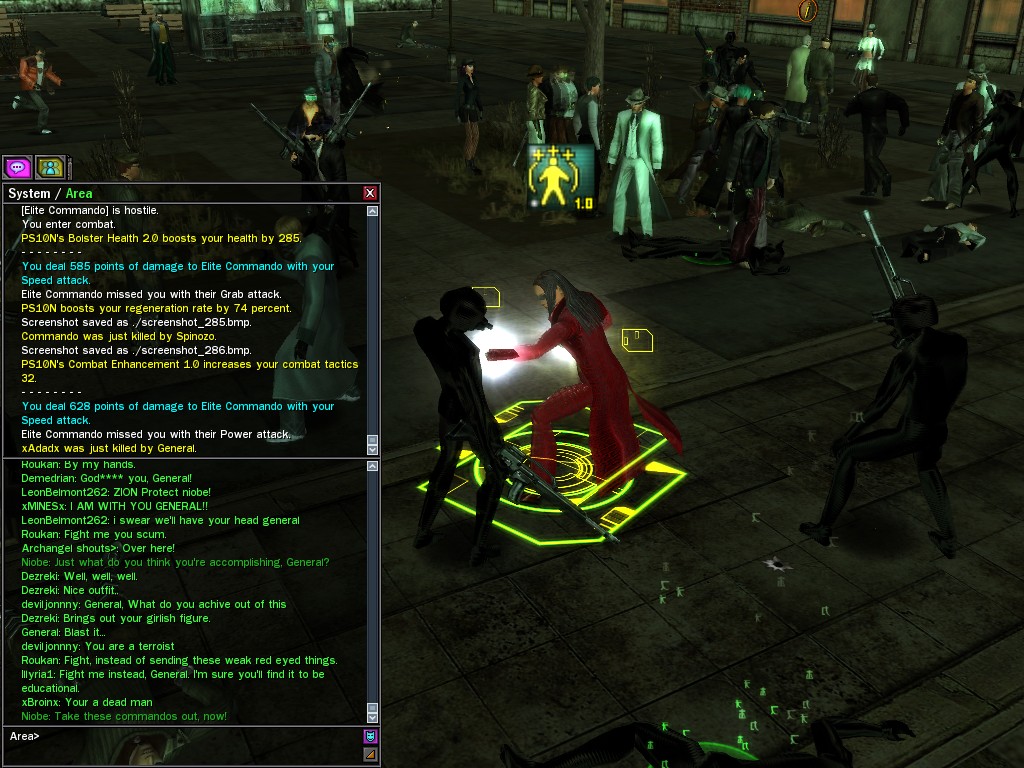
Task: Switch to the Area chat tab
Action: pos(79,193)
